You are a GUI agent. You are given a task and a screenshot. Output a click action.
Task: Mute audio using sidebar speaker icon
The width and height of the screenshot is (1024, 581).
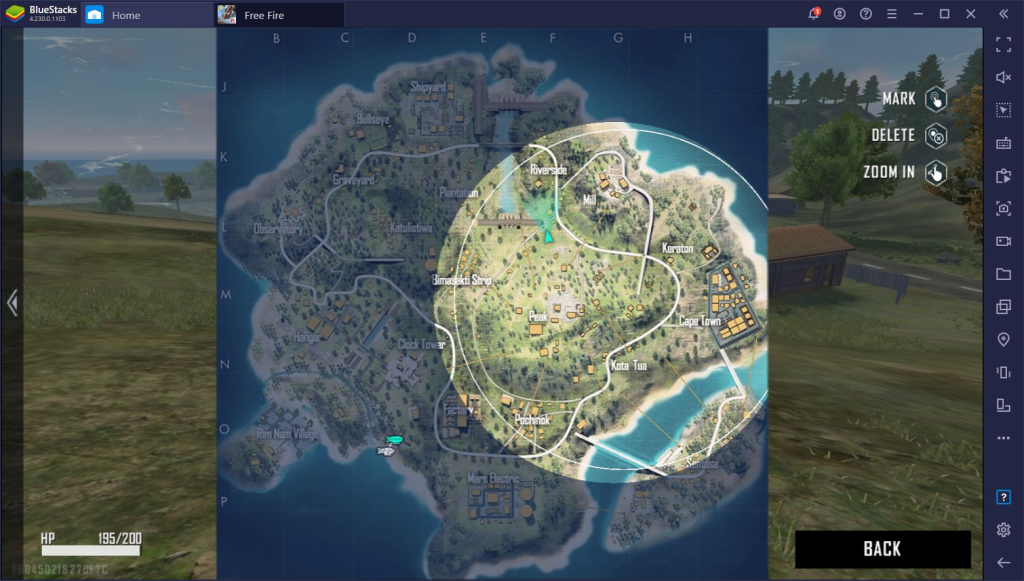(1003, 77)
